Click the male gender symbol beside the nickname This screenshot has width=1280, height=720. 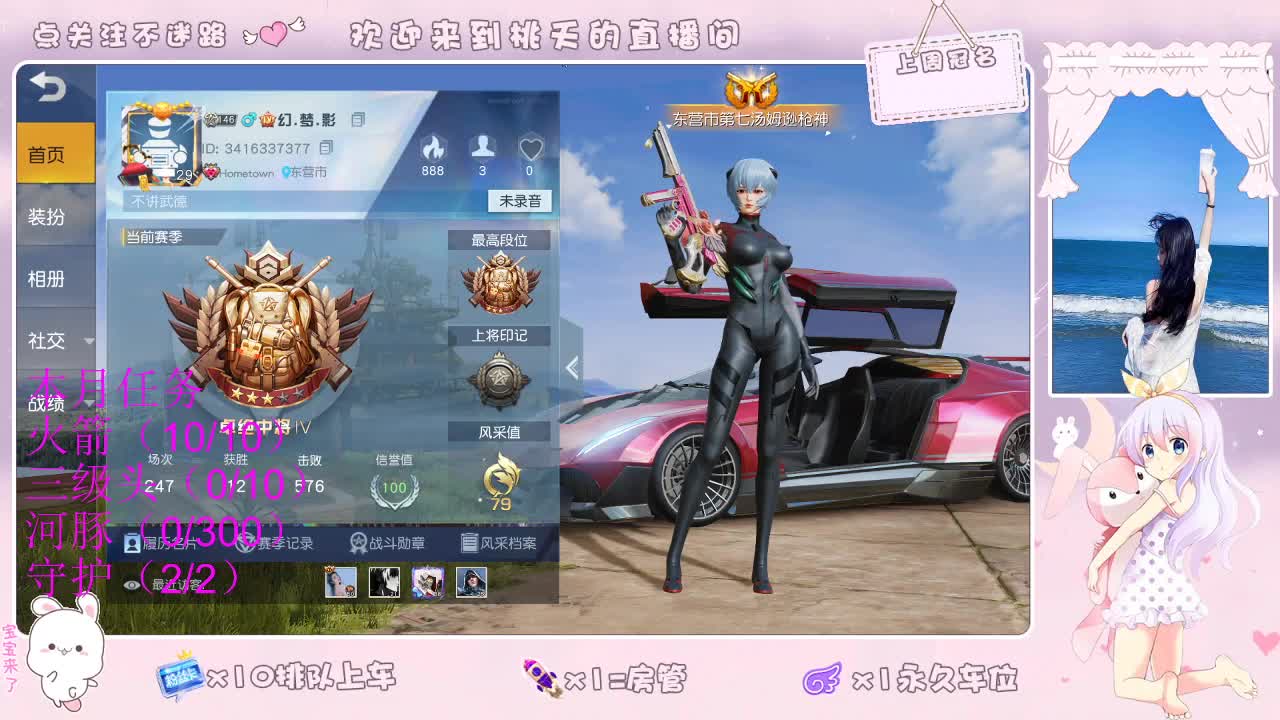[x=248, y=118]
